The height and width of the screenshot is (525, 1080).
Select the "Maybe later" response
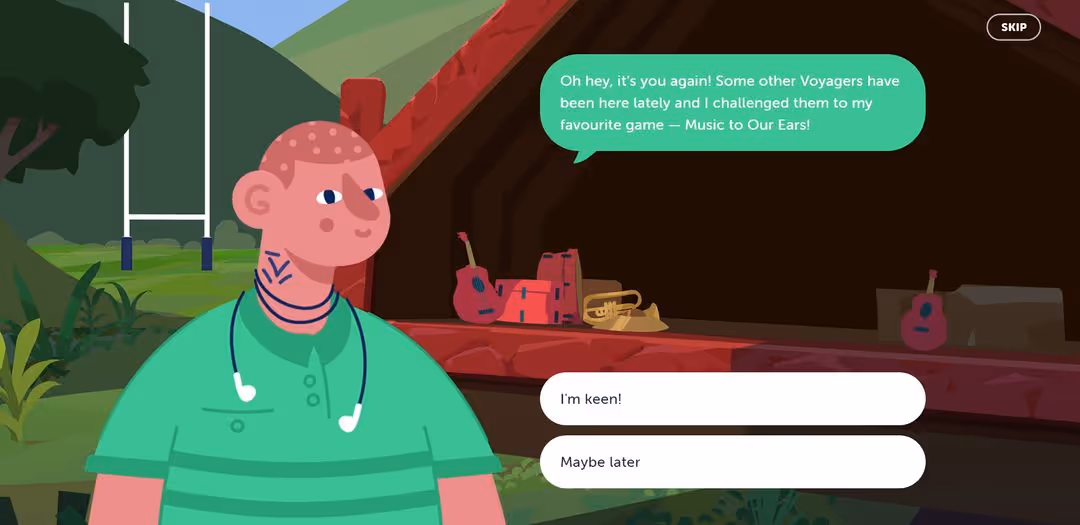tap(732, 462)
